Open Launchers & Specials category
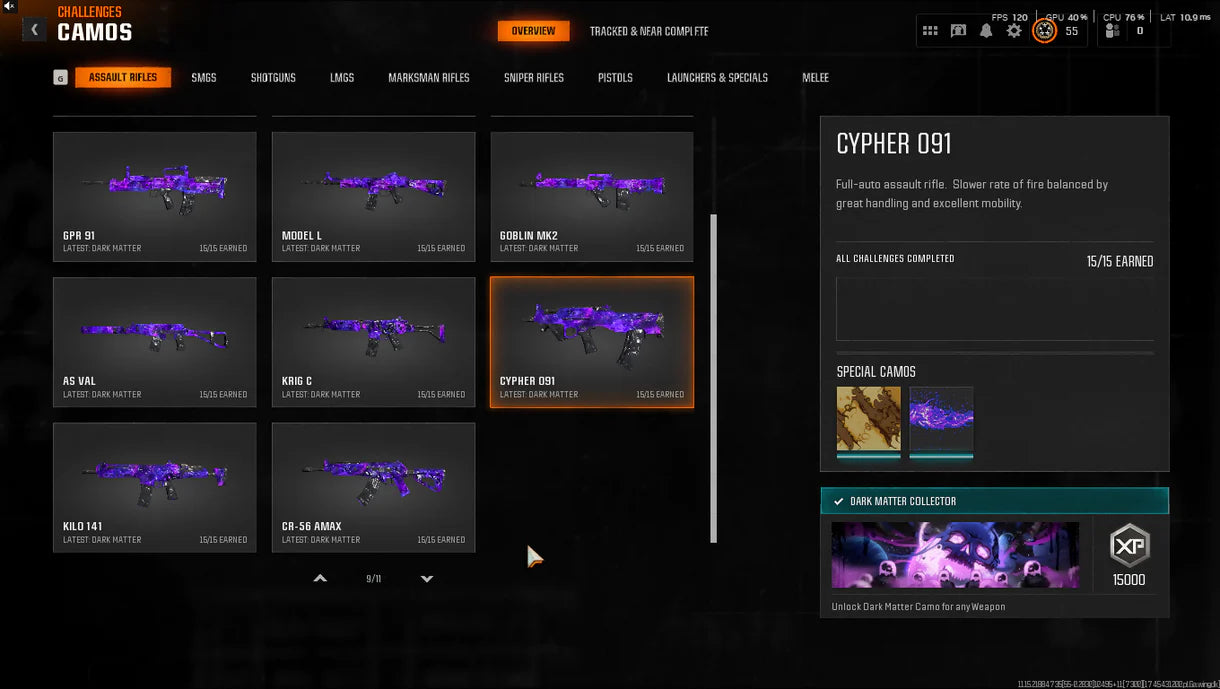This screenshot has height=689, width=1220. click(717, 77)
